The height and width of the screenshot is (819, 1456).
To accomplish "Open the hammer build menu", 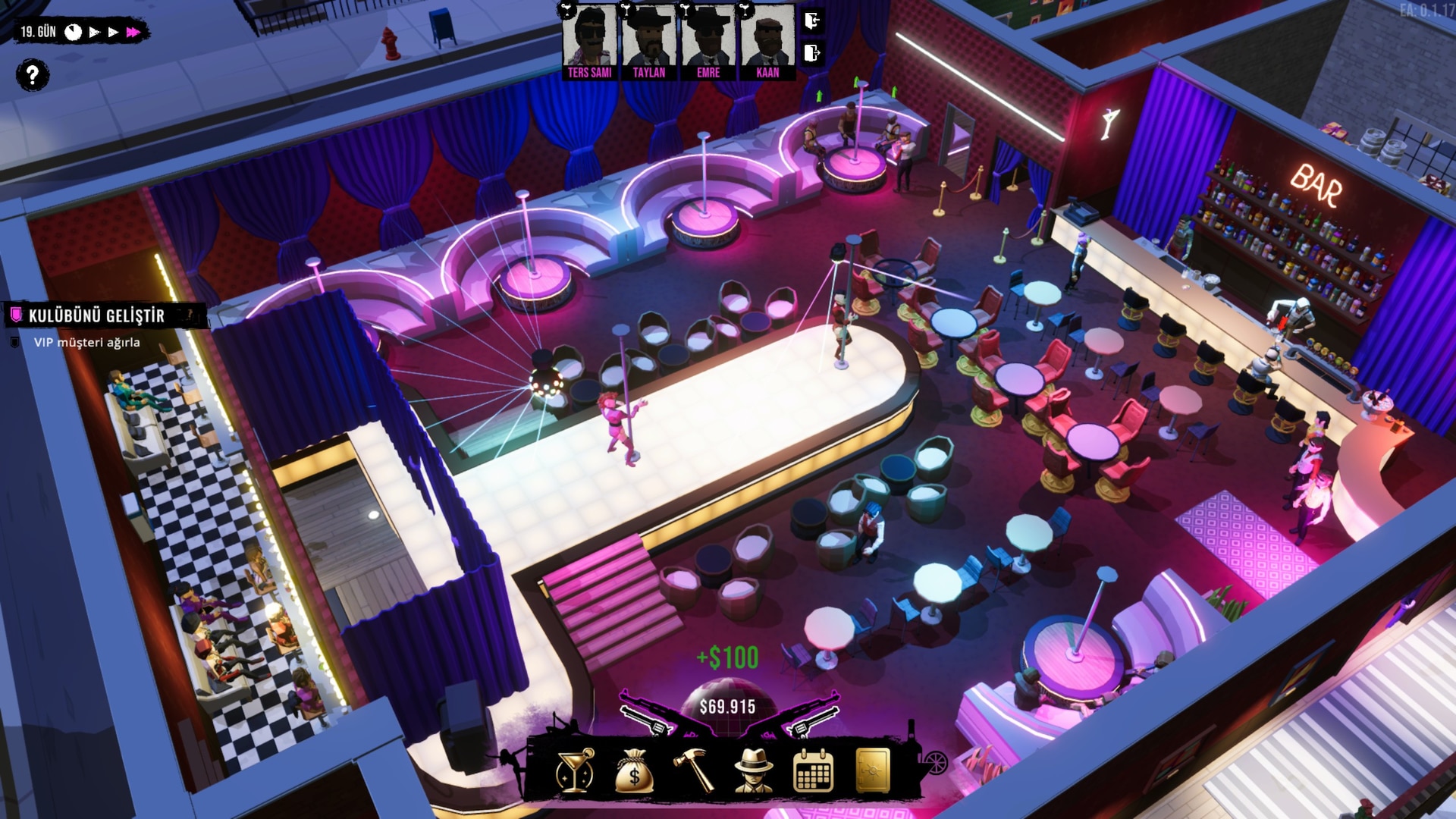I will [x=694, y=772].
